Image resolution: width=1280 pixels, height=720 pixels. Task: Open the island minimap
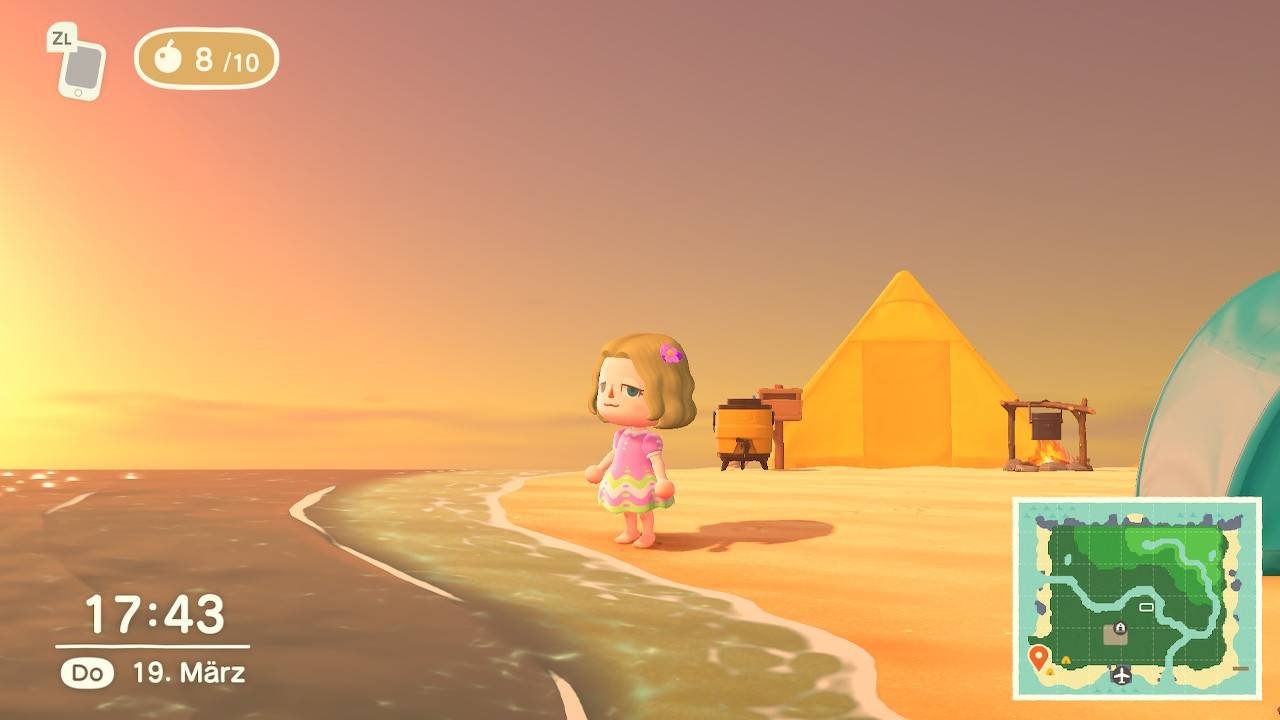click(1137, 598)
